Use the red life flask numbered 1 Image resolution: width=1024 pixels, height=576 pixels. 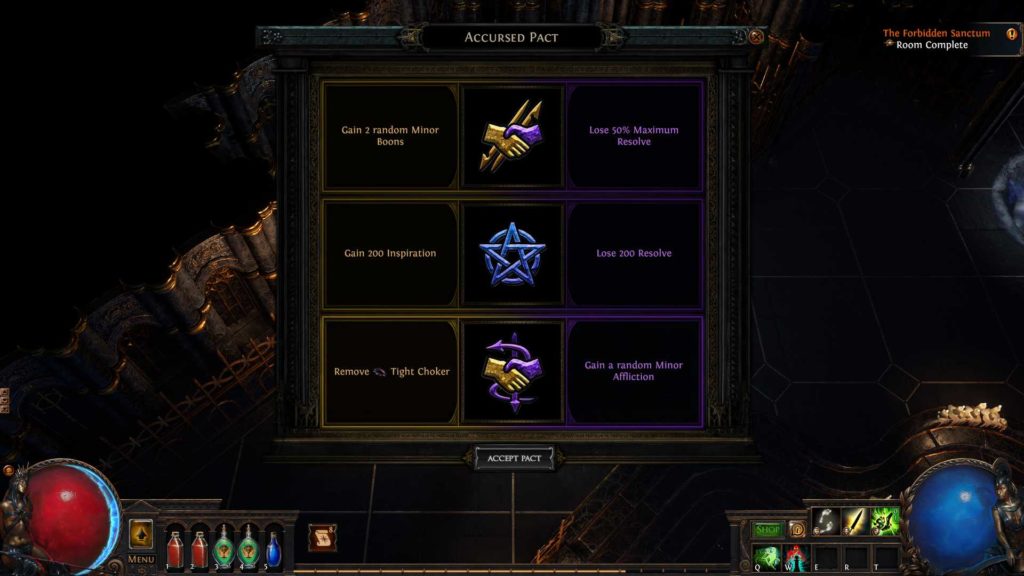pyautogui.click(x=176, y=547)
